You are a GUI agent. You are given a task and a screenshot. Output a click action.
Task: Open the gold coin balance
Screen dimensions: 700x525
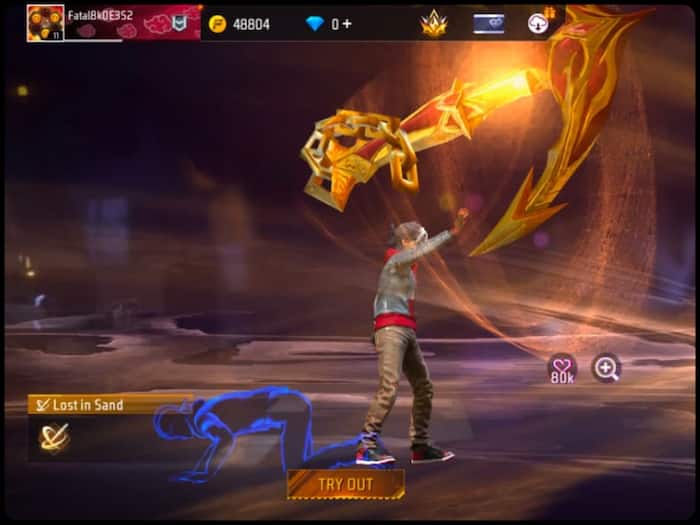pos(240,23)
